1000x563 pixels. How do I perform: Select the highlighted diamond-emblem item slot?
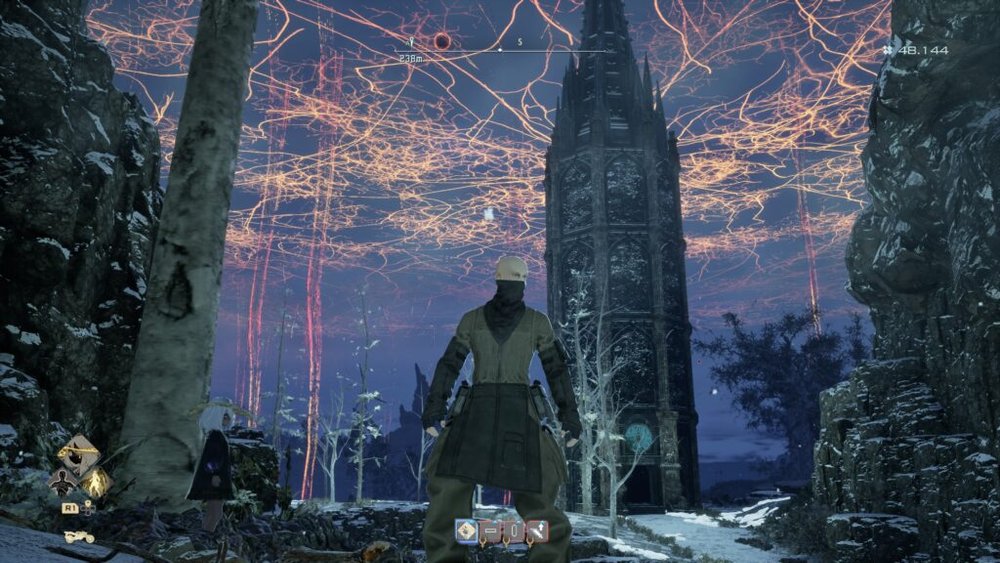coord(466,531)
